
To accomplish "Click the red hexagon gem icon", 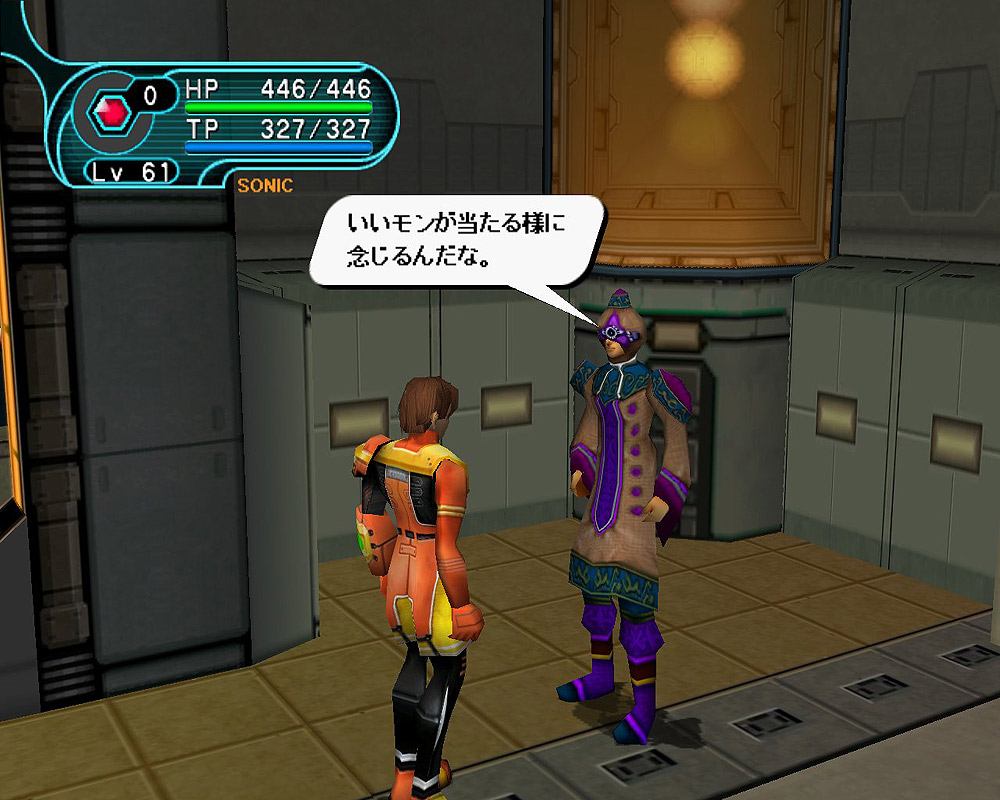I will 114,113.
